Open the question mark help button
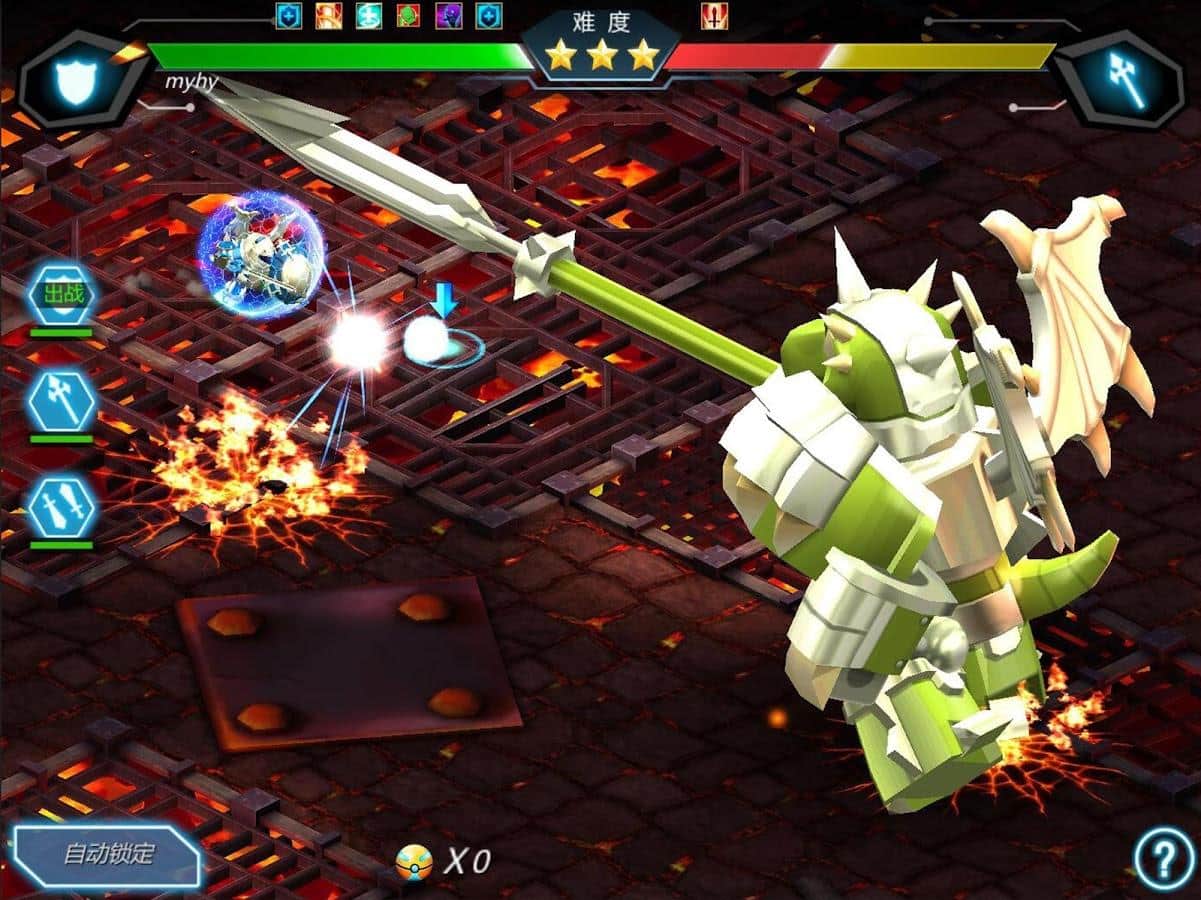This screenshot has width=1201, height=900. pyautogui.click(x=1164, y=859)
